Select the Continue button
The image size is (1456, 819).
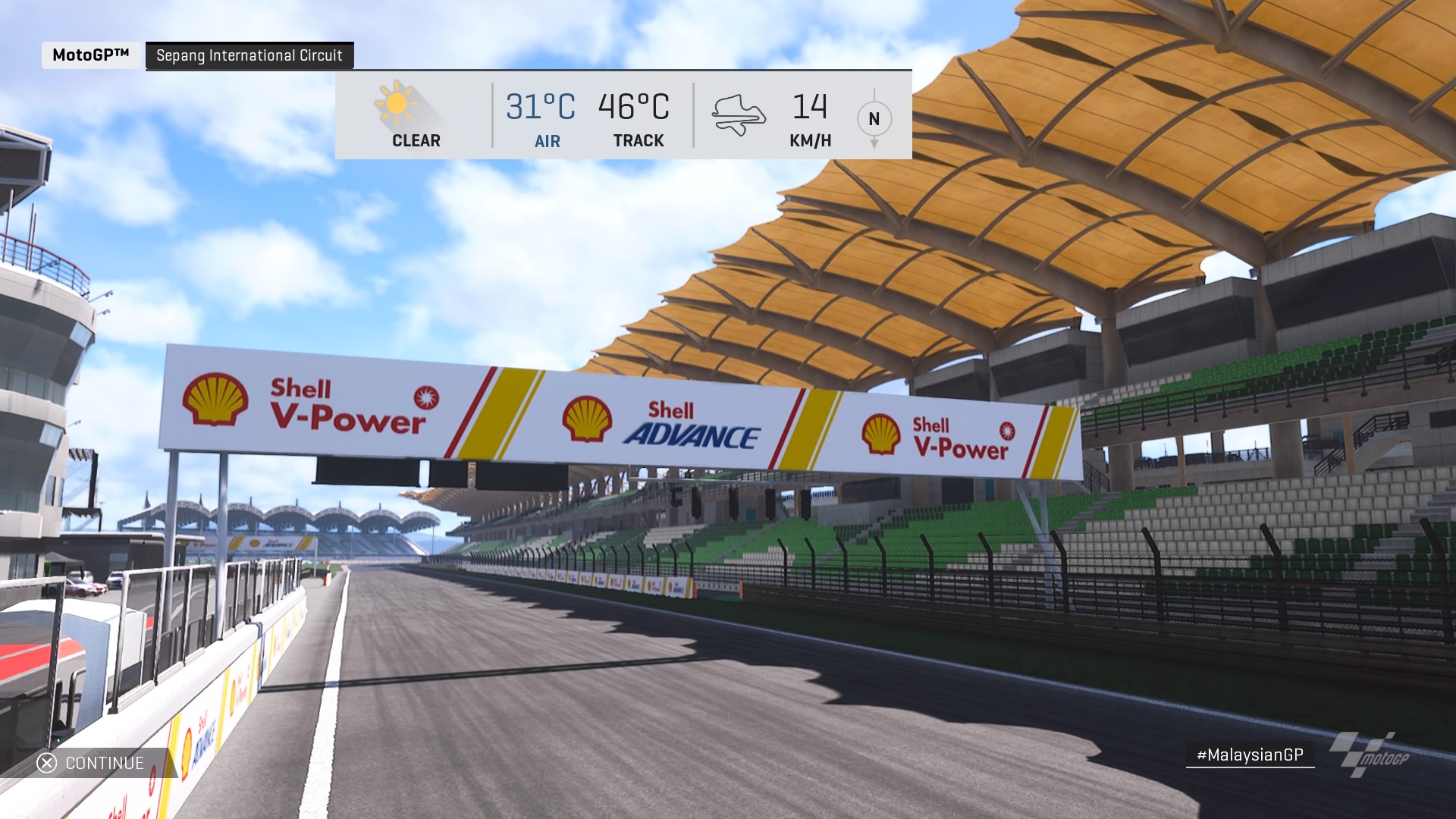point(92,763)
